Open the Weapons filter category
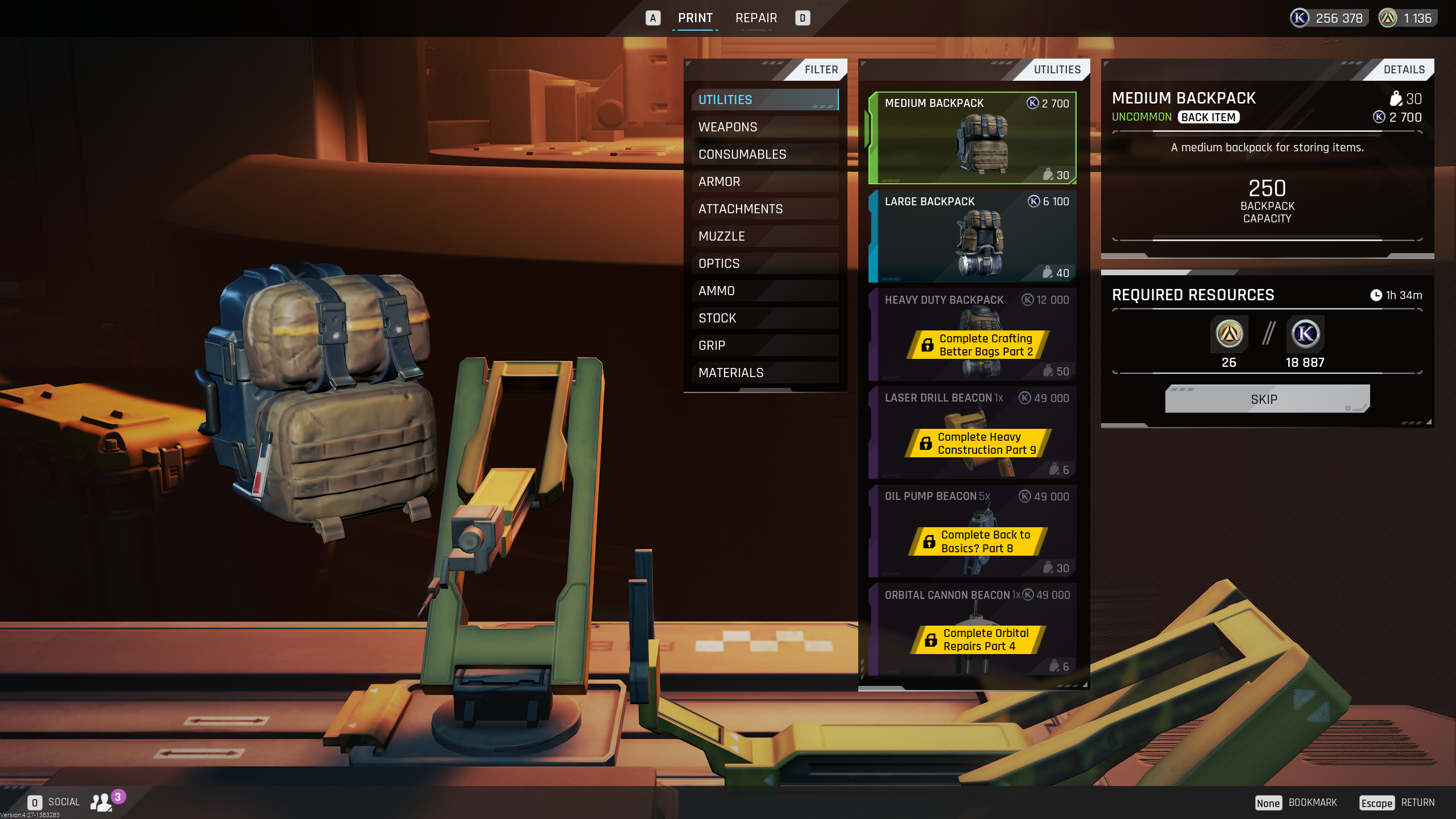This screenshot has width=1456, height=819. pyautogui.click(x=764, y=127)
